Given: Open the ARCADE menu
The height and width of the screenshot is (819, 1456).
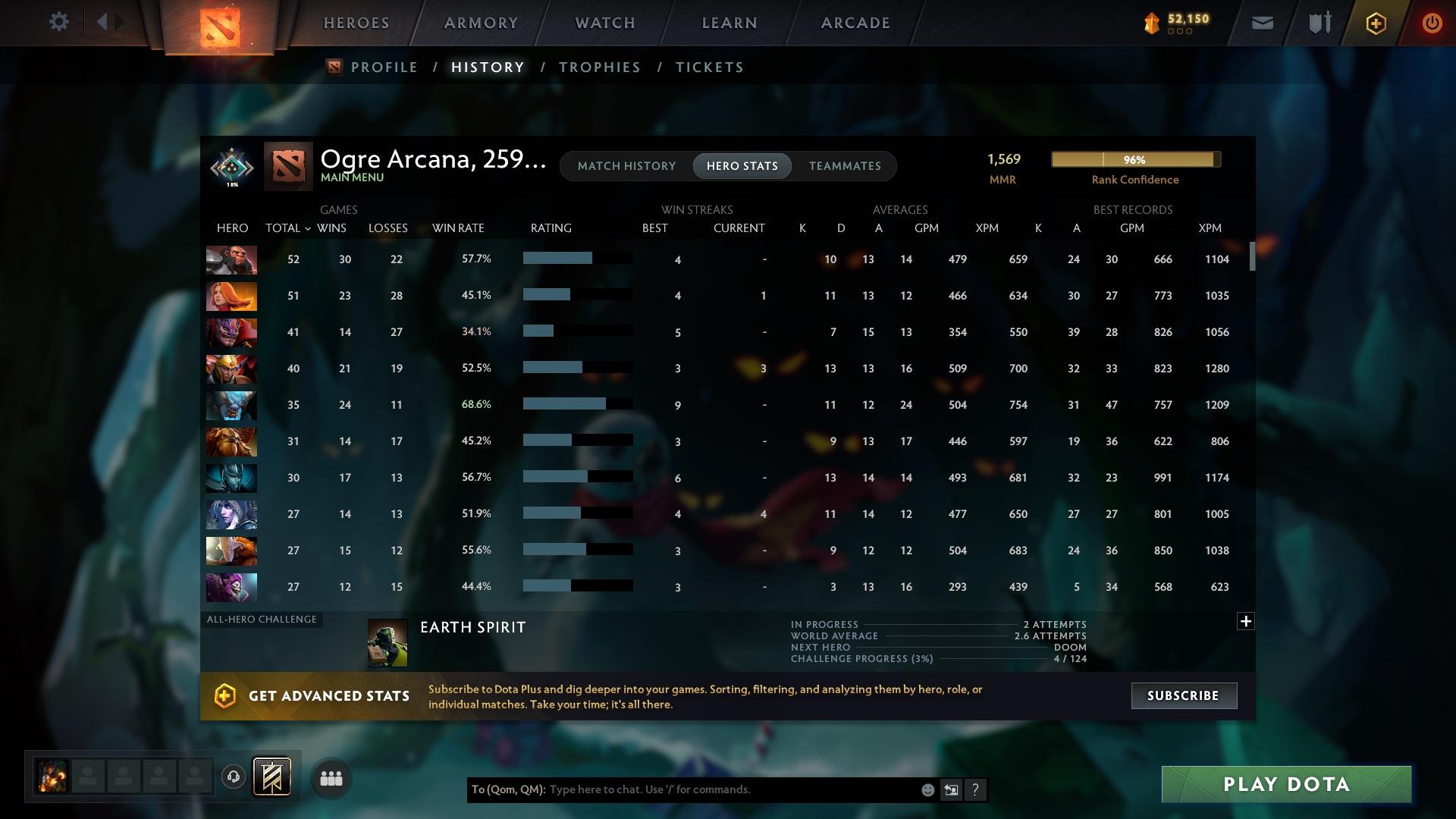Looking at the screenshot, I should pyautogui.click(x=854, y=23).
